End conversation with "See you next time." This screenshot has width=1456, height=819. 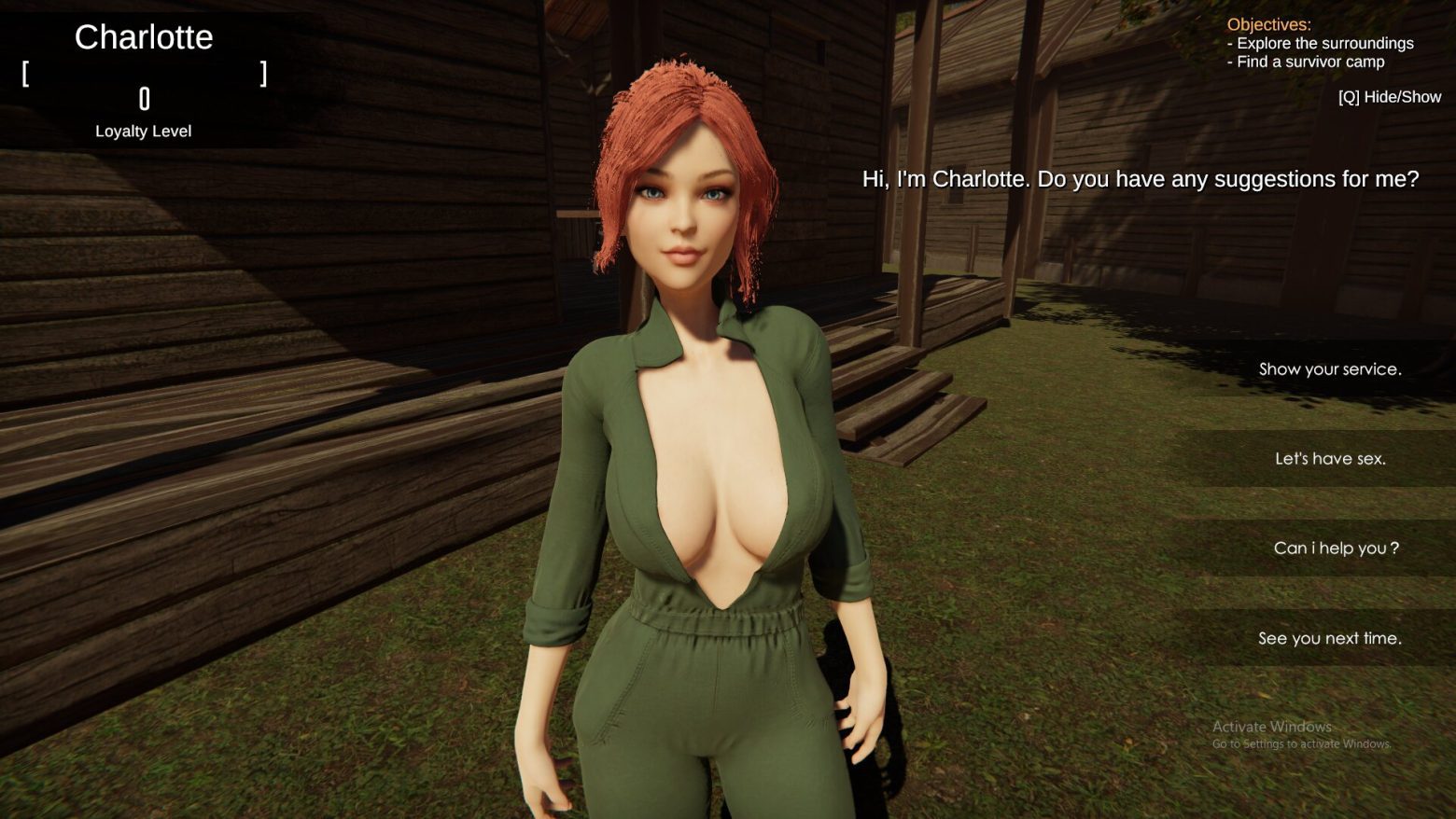click(1329, 638)
